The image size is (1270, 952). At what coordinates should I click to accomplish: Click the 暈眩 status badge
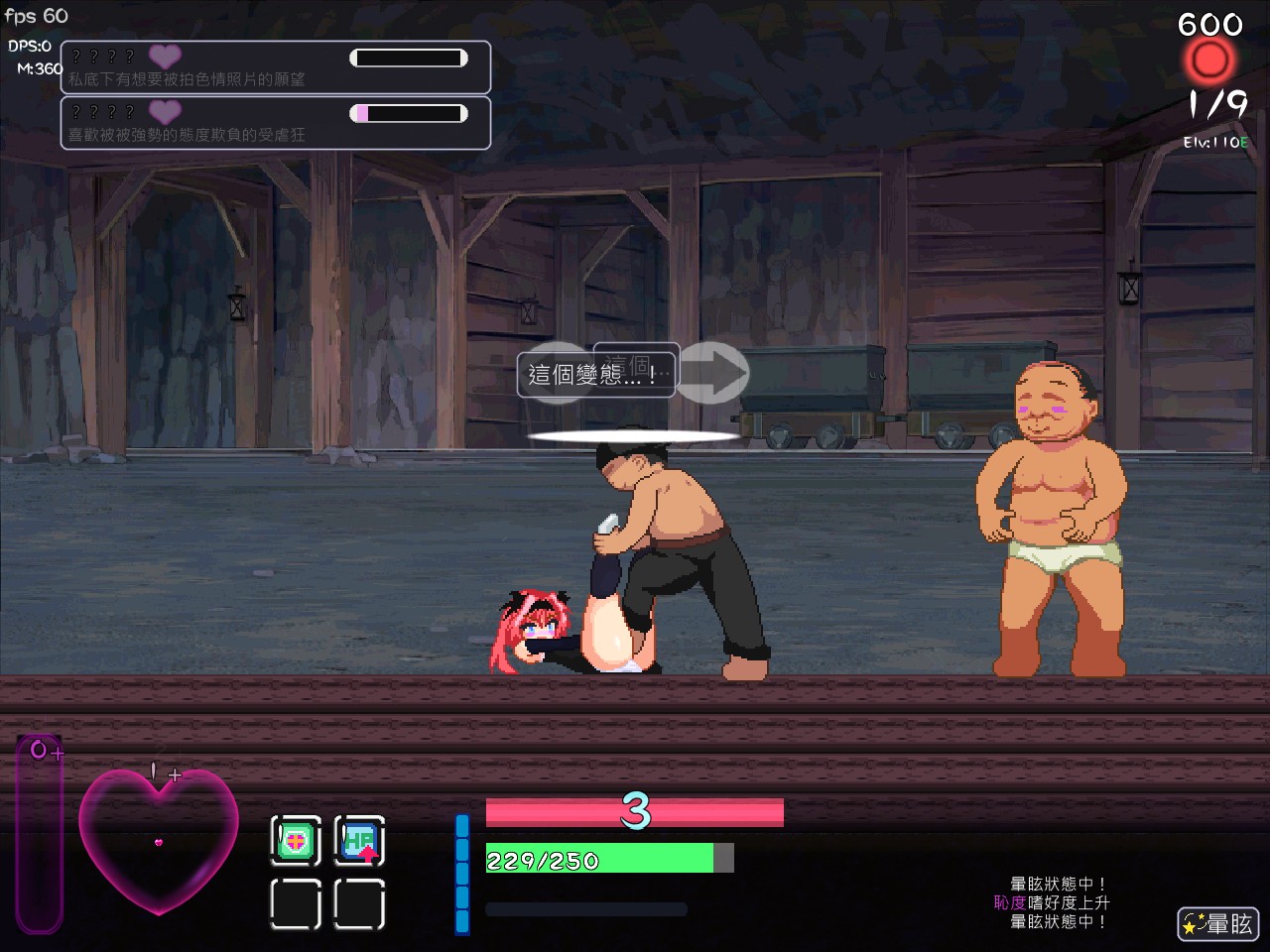point(1217,924)
